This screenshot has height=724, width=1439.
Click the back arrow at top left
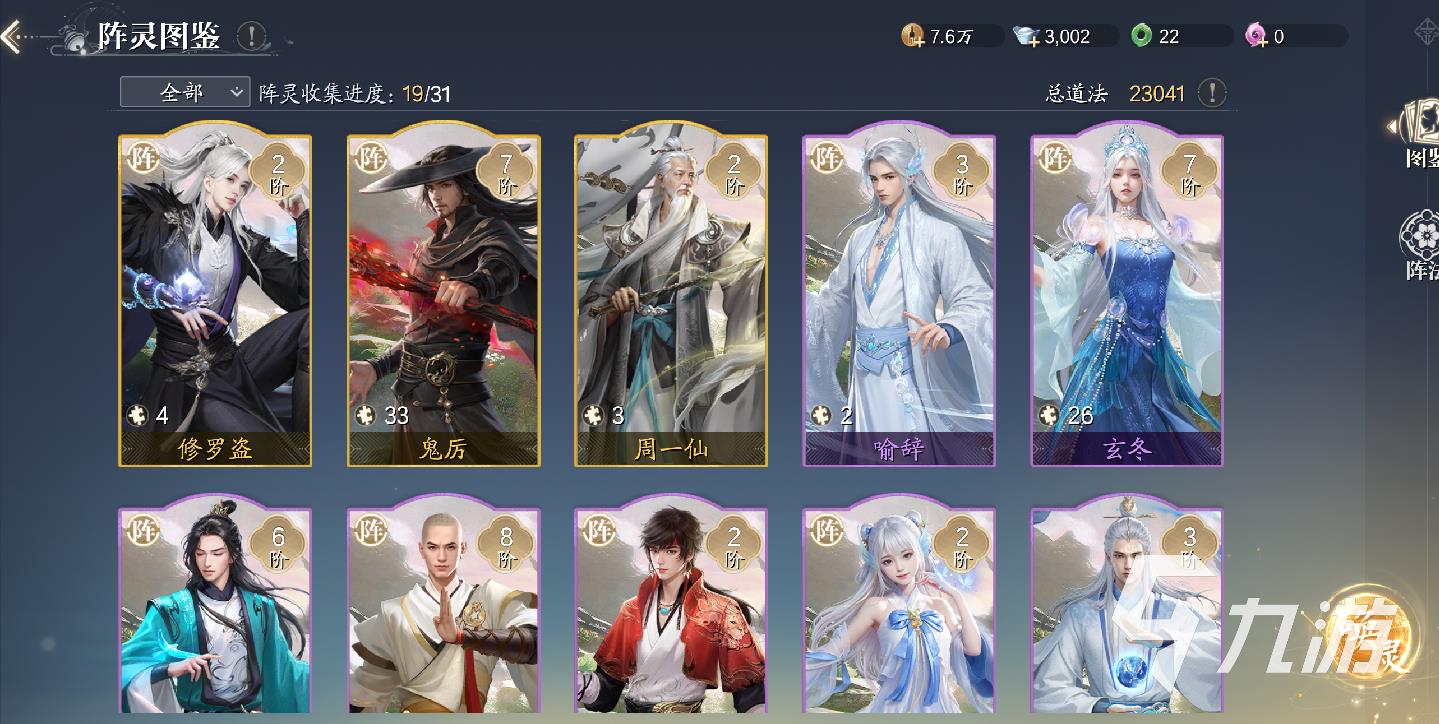(x=14, y=33)
